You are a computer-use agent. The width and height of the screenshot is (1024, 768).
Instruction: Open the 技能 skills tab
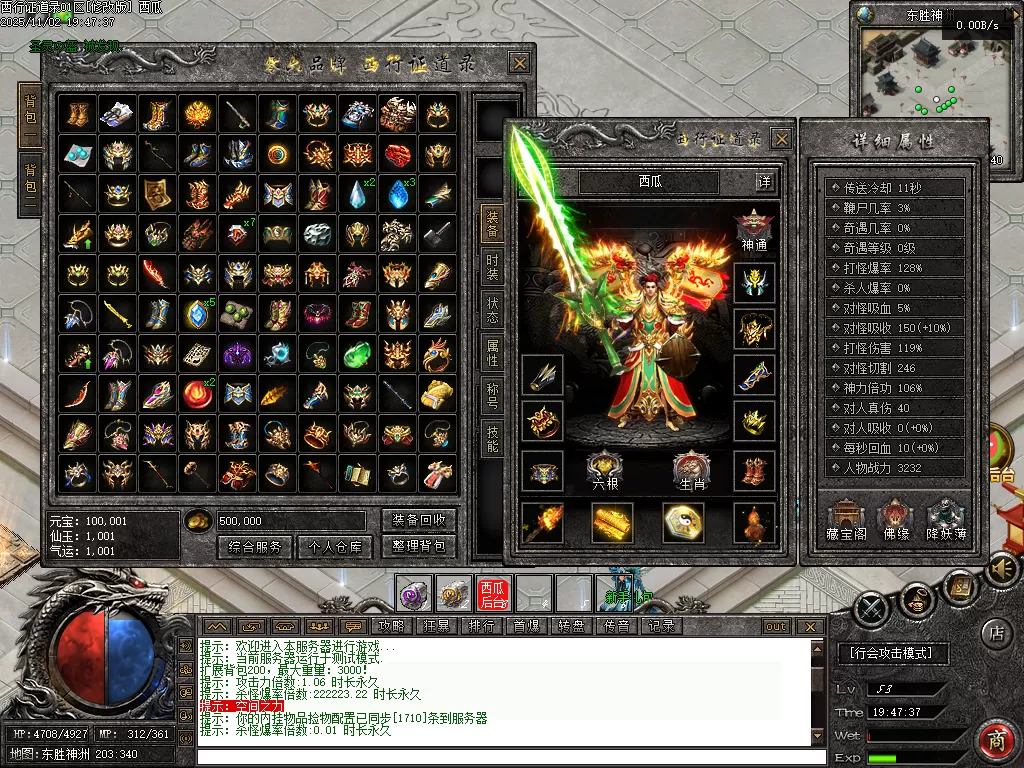point(492,440)
